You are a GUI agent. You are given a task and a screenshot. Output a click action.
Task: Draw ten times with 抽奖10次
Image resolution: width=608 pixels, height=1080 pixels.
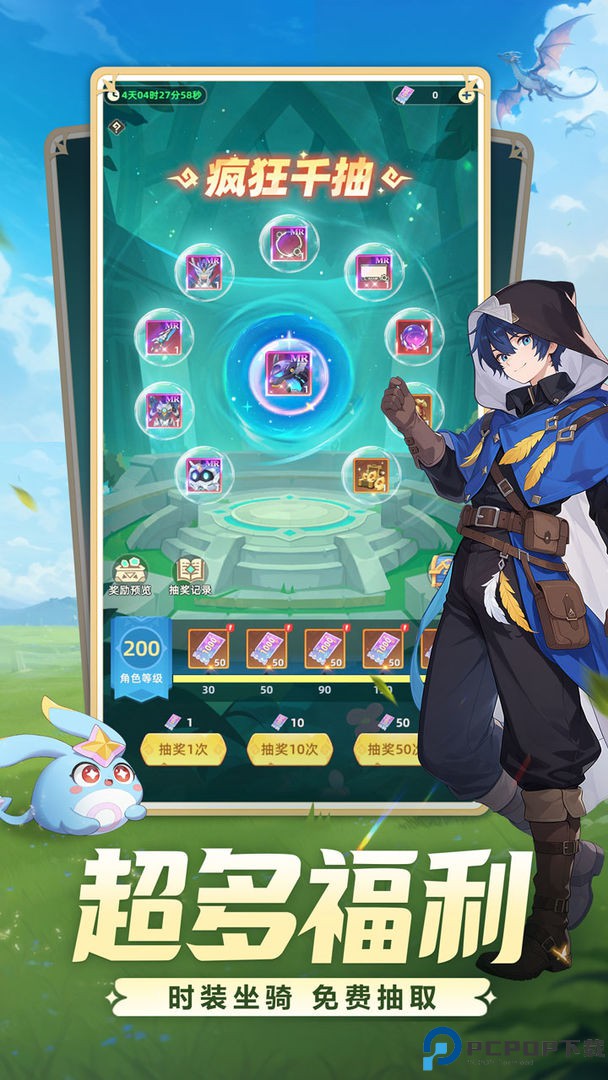point(290,749)
